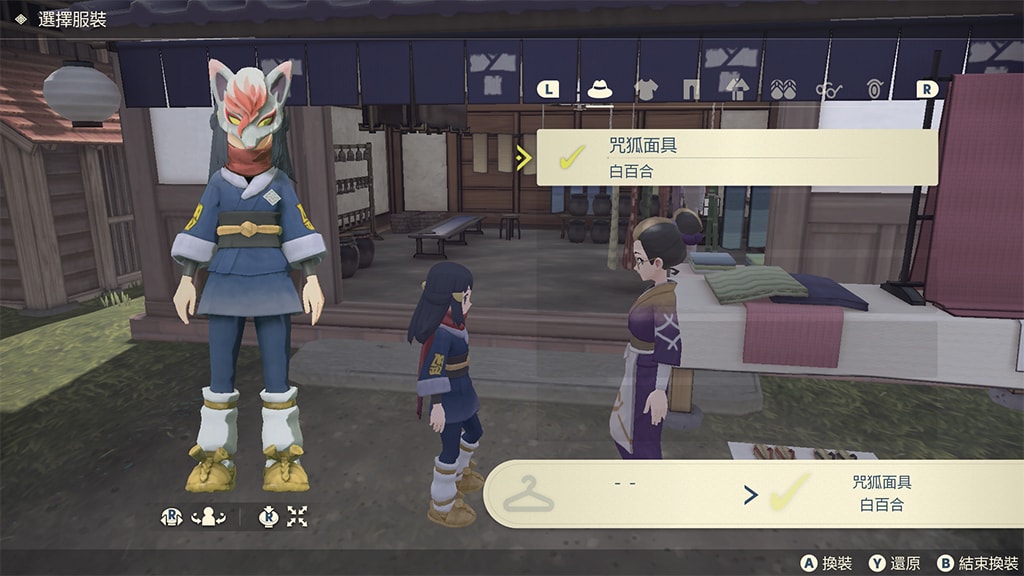
Task: Switch to the pants category tab
Action: (x=691, y=89)
